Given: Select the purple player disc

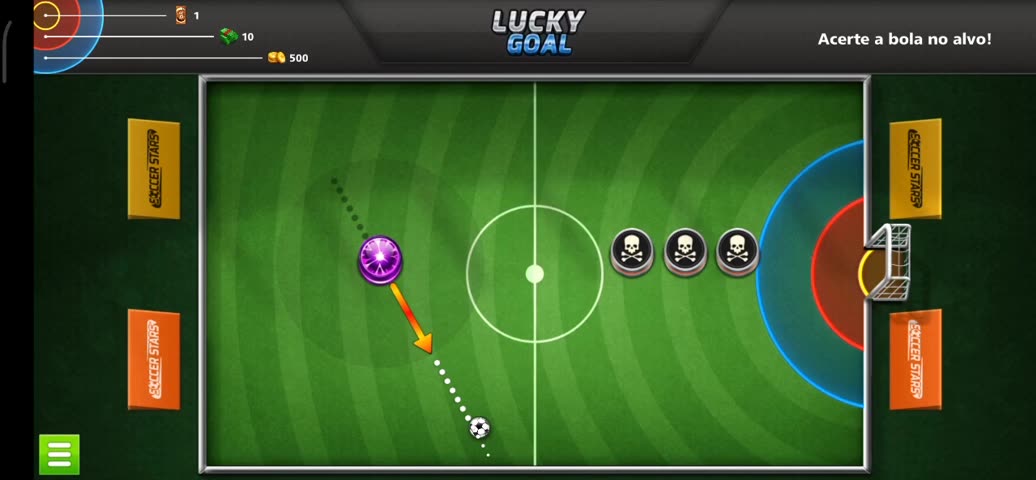Looking at the screenshot, I should coord(380,260).
